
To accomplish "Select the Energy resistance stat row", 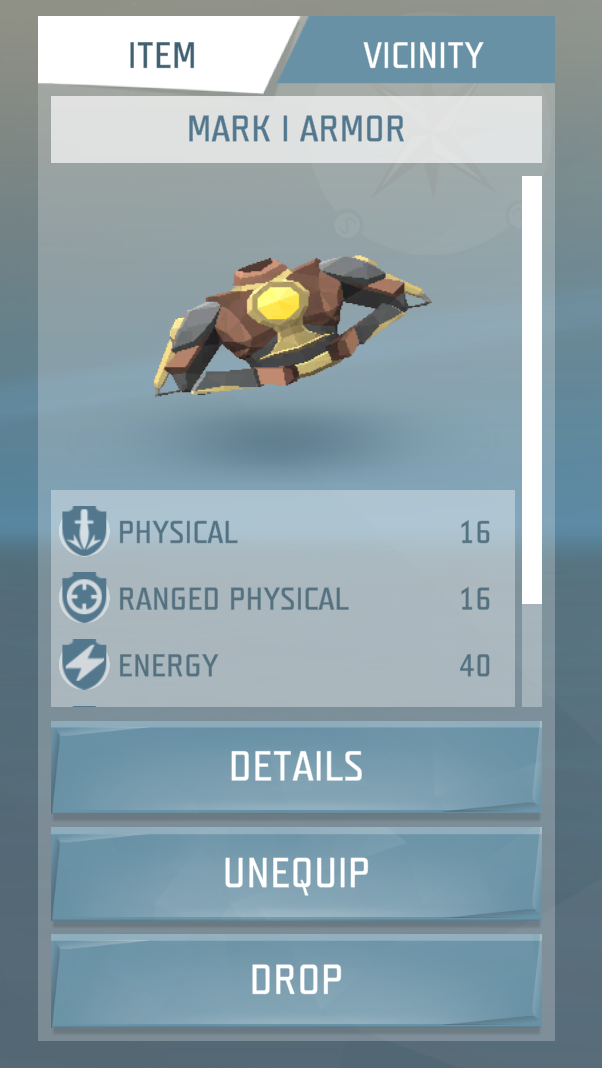I will (x=282, y=665).
